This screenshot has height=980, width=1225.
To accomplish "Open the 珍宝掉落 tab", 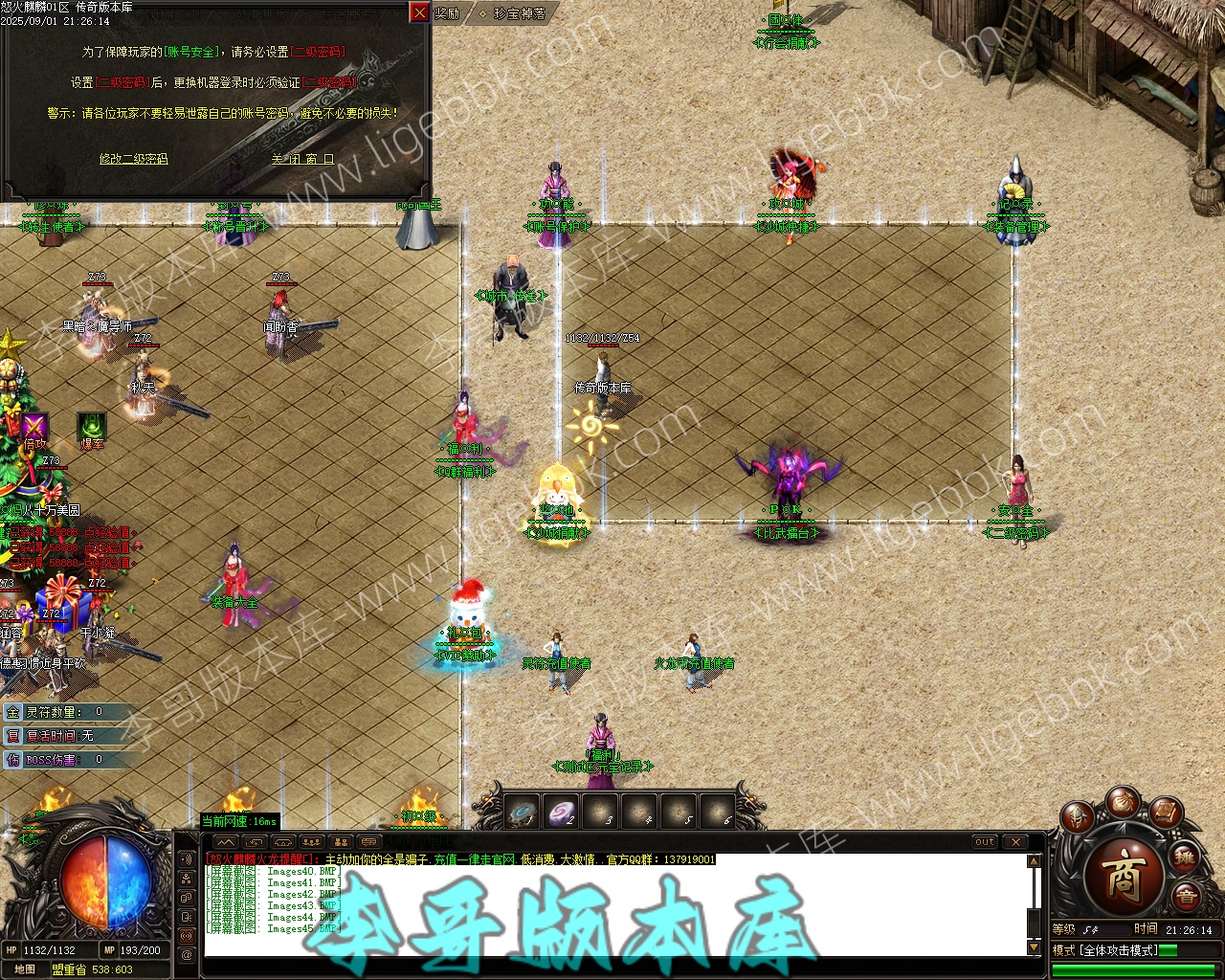I will click(520, 13).
